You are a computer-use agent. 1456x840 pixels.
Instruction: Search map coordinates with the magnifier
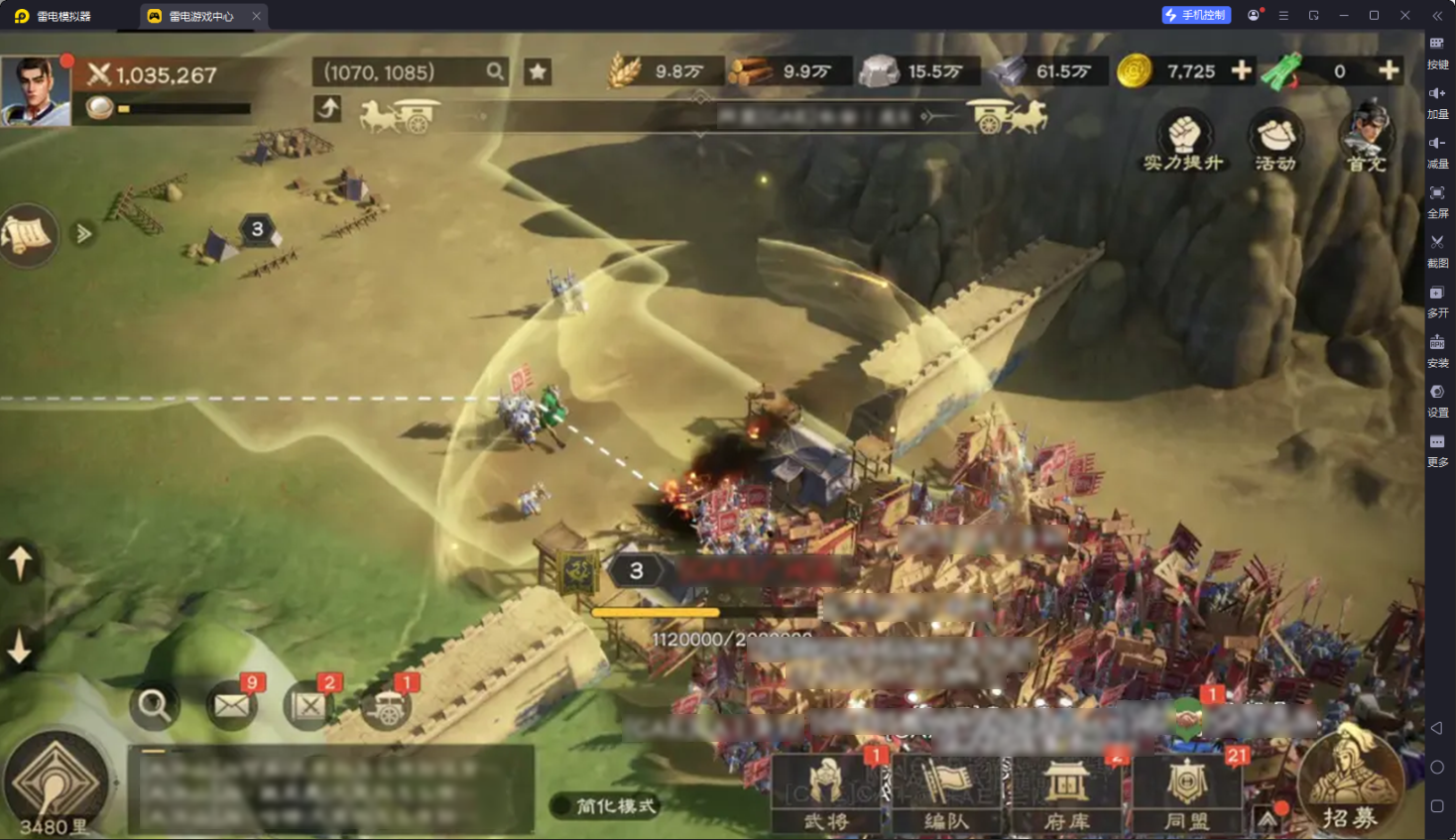[495, 71]
